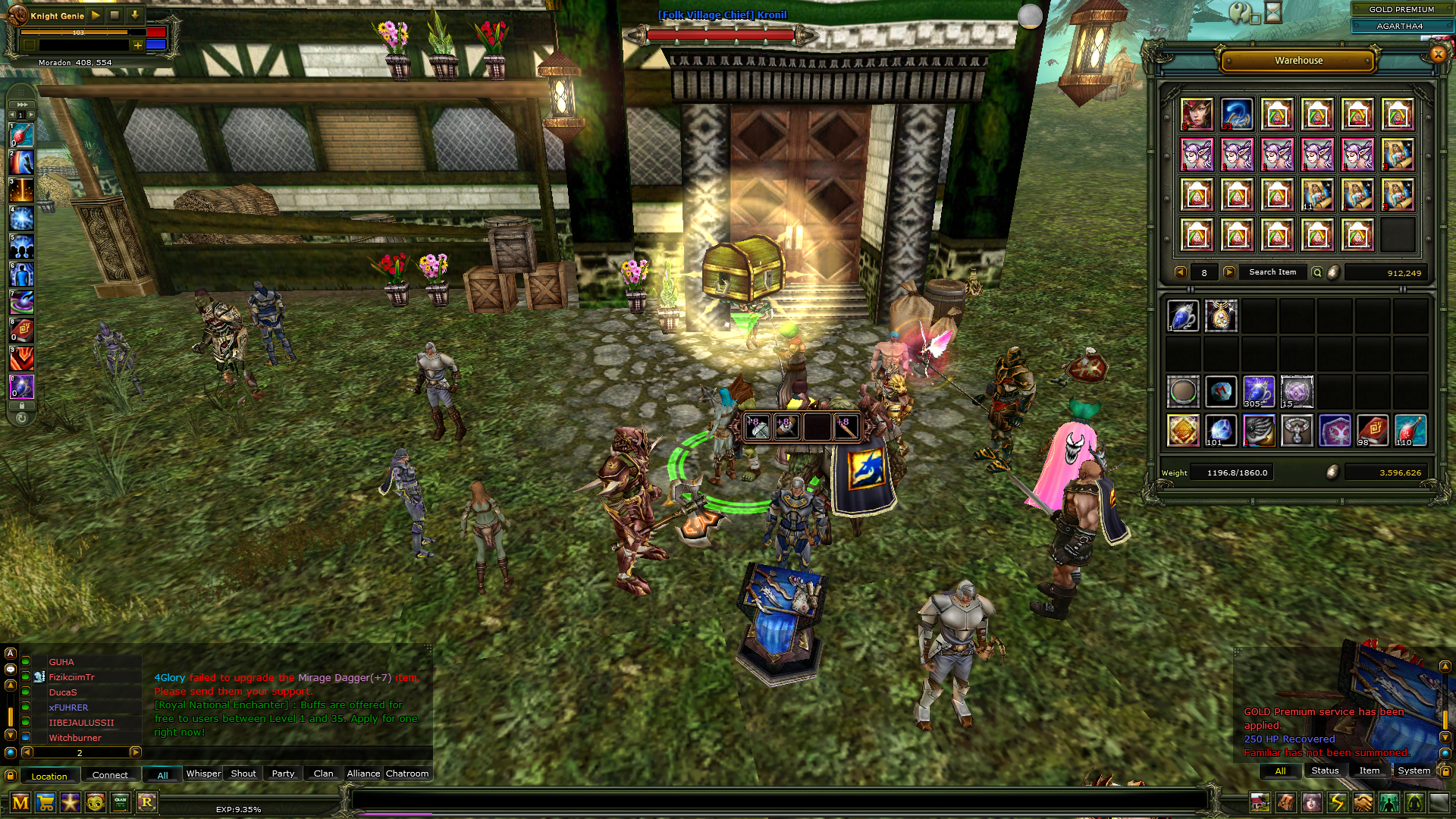The width and height of the screenshot is (1456, 819).
Task: Switch to the "Party" chat tab
Action: pyautogui.click(x=282, y=773)
